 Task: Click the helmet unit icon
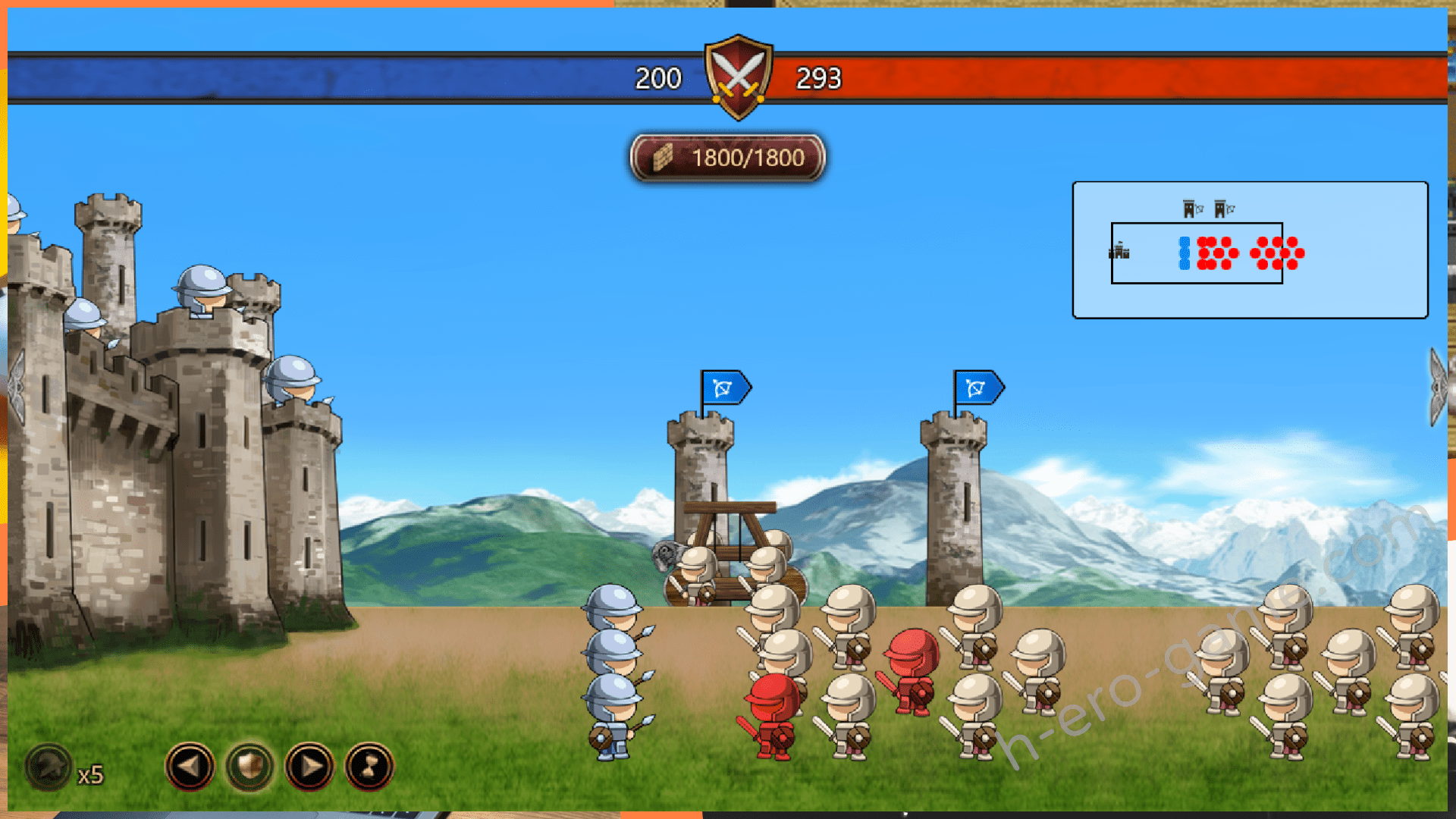49,767
